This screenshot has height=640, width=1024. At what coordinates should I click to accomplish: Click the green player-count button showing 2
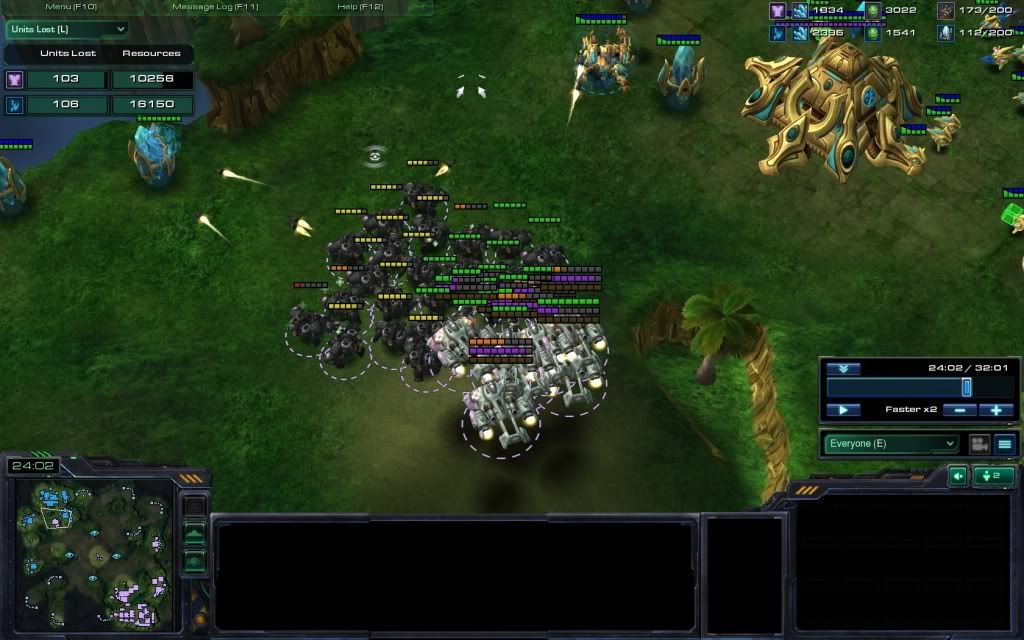pyautogui.click(x=994, y=476)
